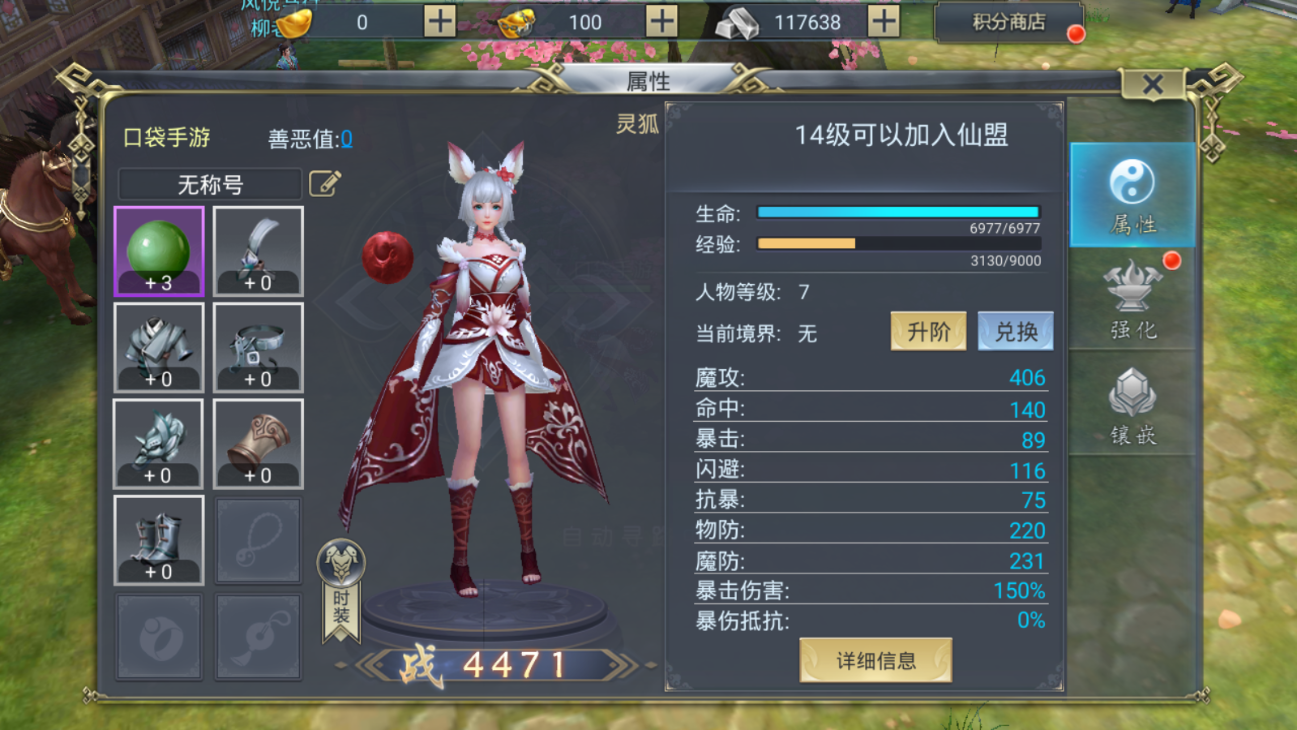
Task: Click the 升阶 advance button
Action: (928, 331)
